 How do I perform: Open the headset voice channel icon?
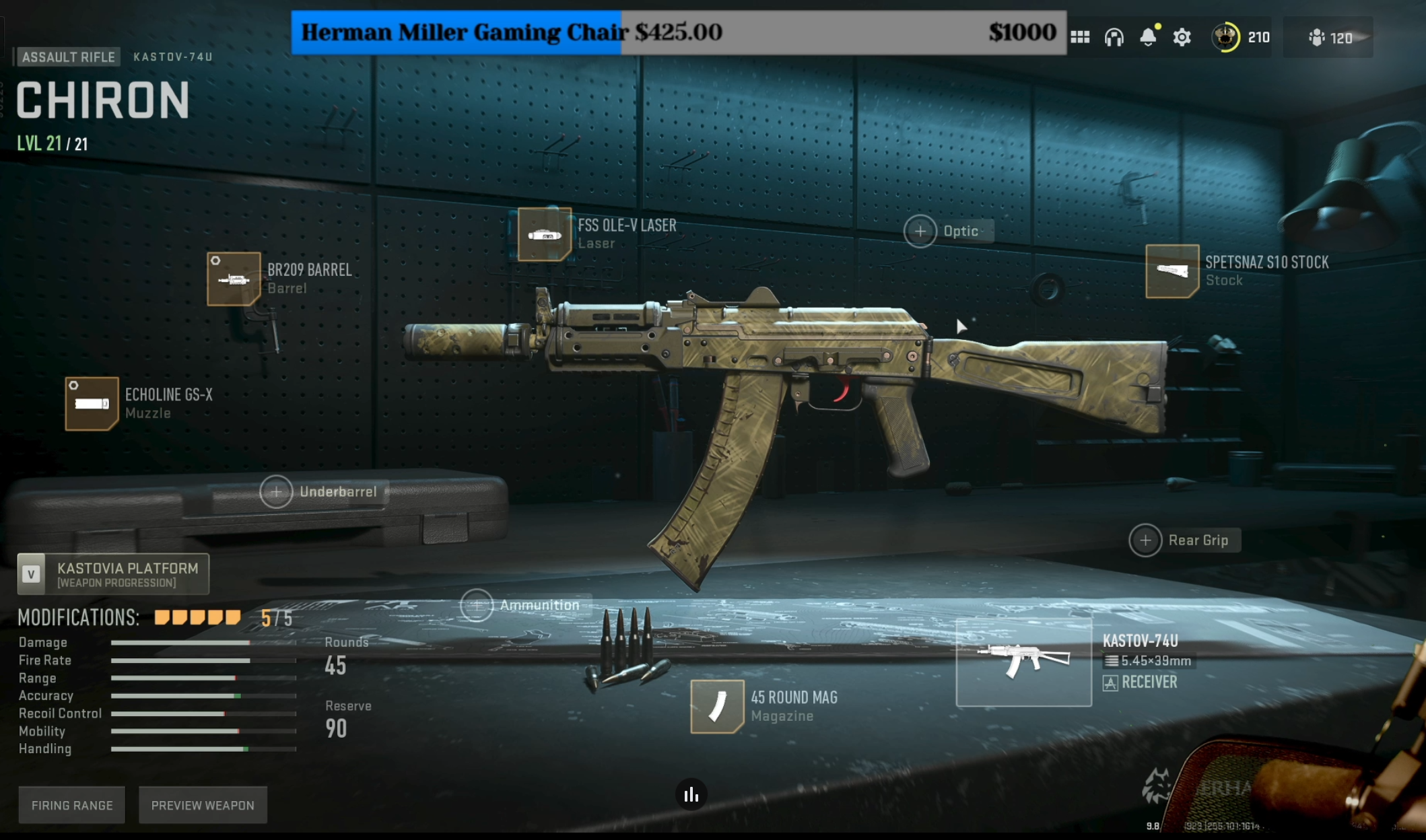[x=1114, y=37]
